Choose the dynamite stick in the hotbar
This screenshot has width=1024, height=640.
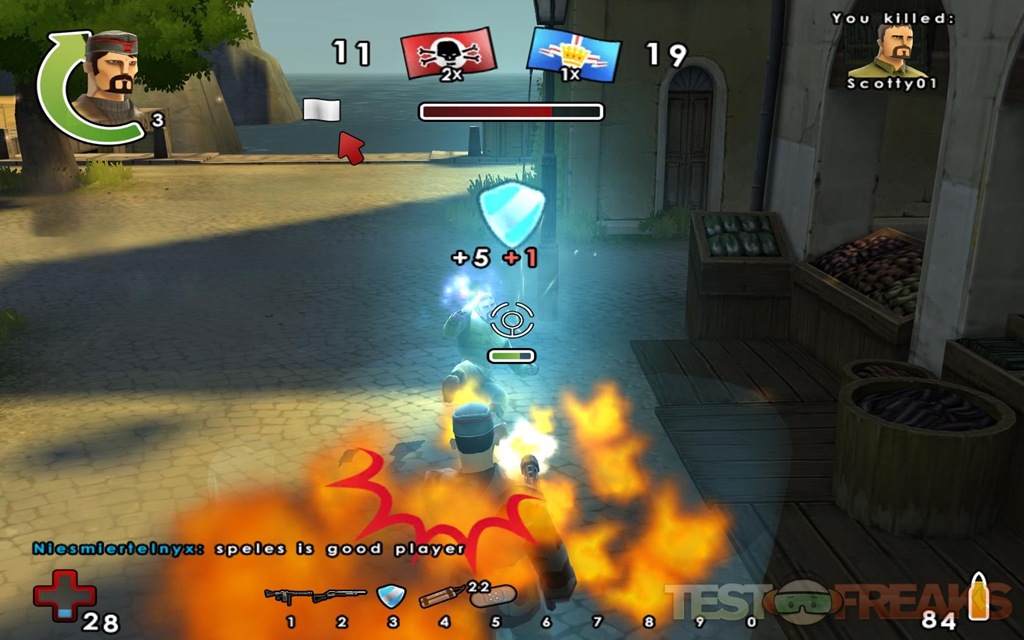pos(441,597)
